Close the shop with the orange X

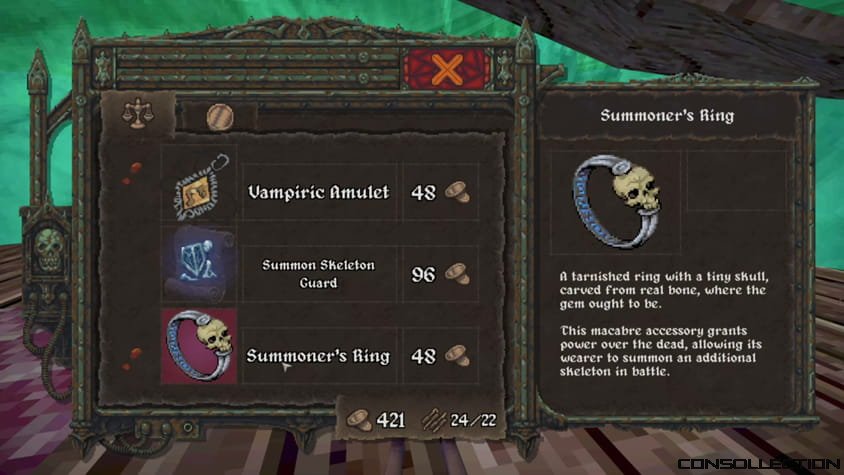click(448, 71)
